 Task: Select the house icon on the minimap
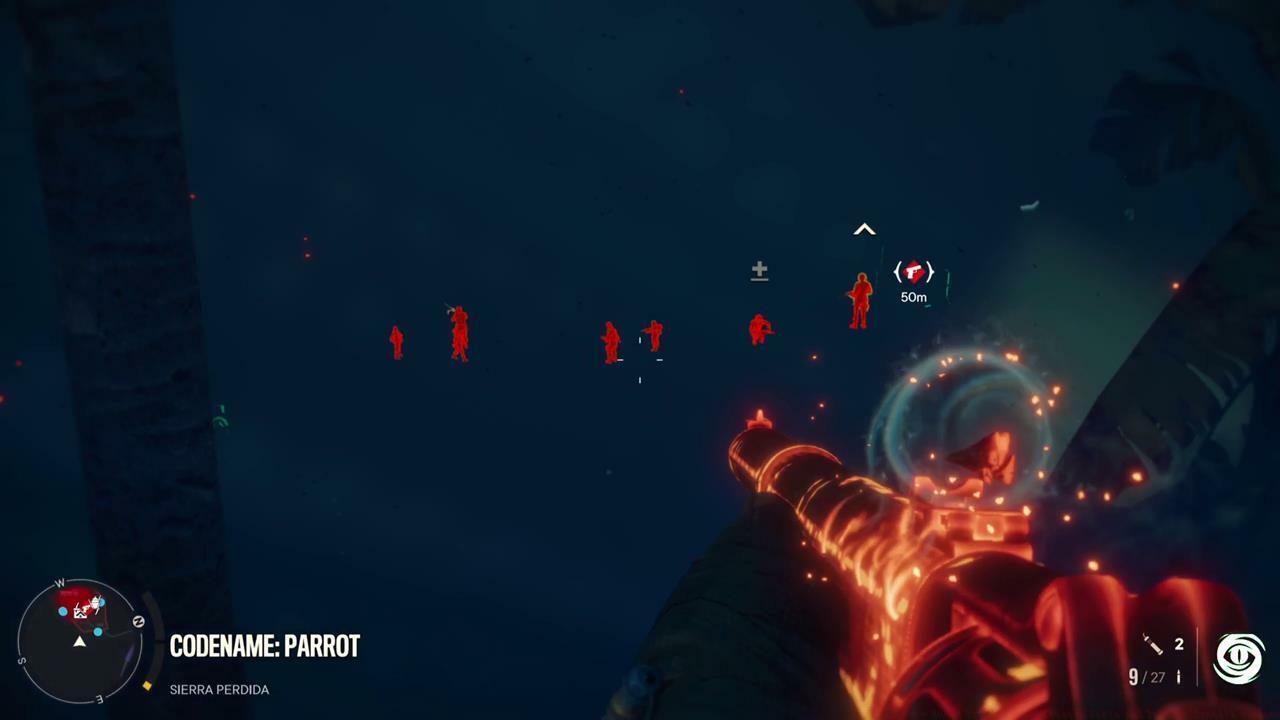pos(80,613)
